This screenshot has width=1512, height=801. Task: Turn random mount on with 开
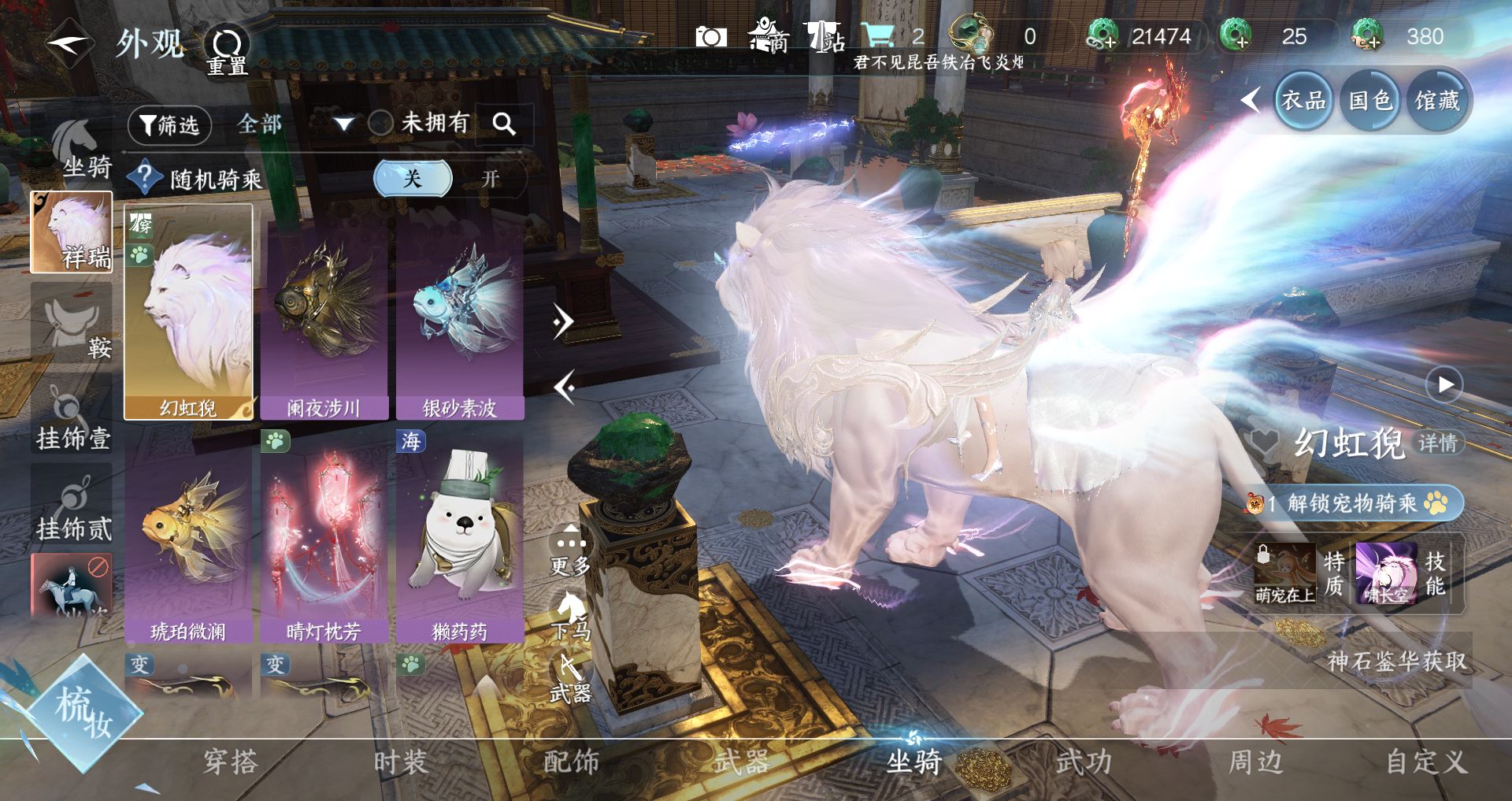click(x=491, y=179)
